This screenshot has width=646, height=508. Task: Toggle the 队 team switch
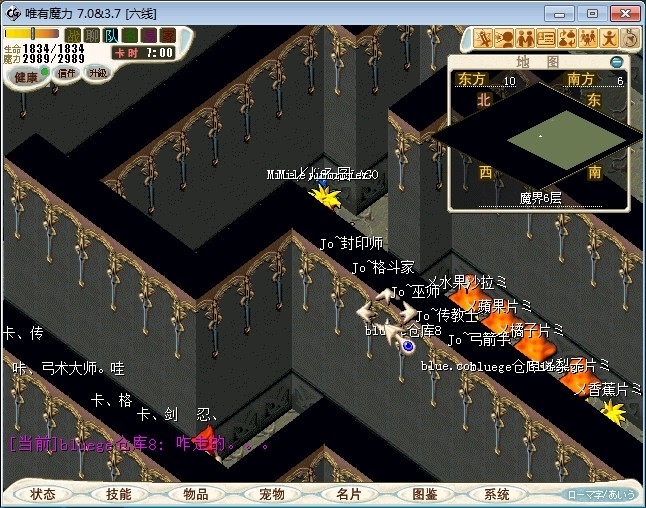point(111,35)
